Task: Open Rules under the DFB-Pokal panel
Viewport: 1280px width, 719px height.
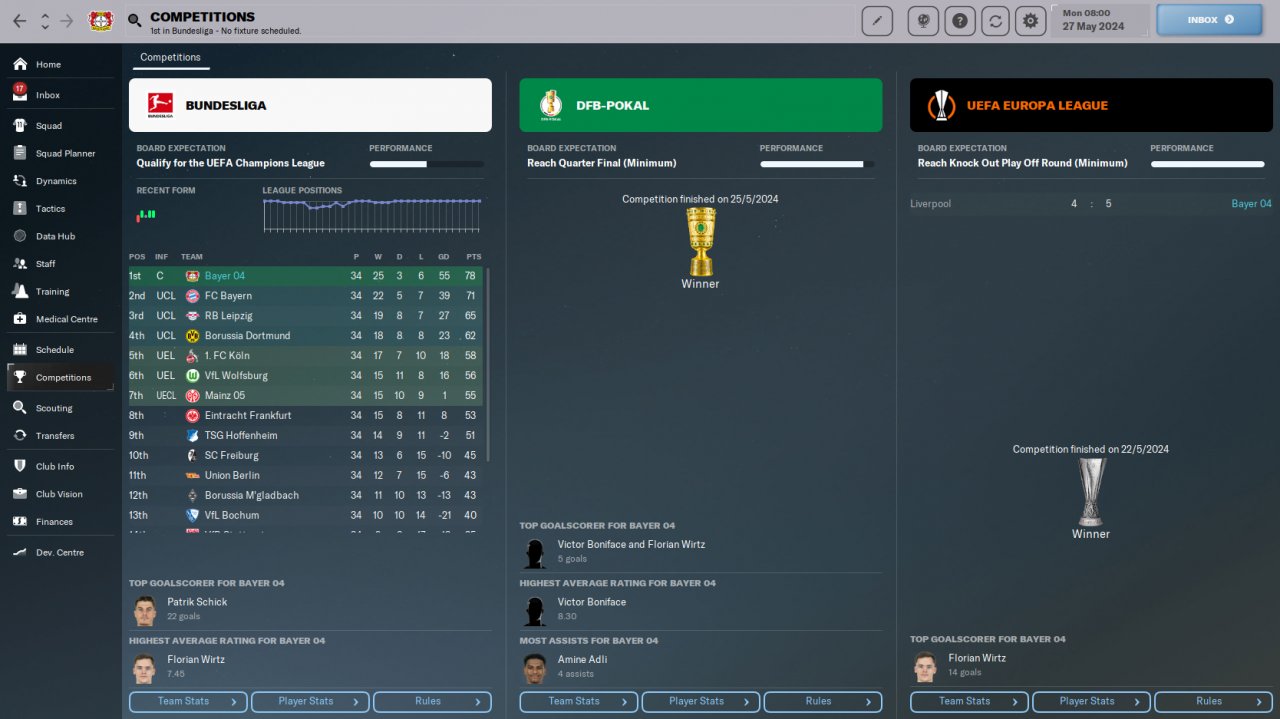Action: point(822,702)
